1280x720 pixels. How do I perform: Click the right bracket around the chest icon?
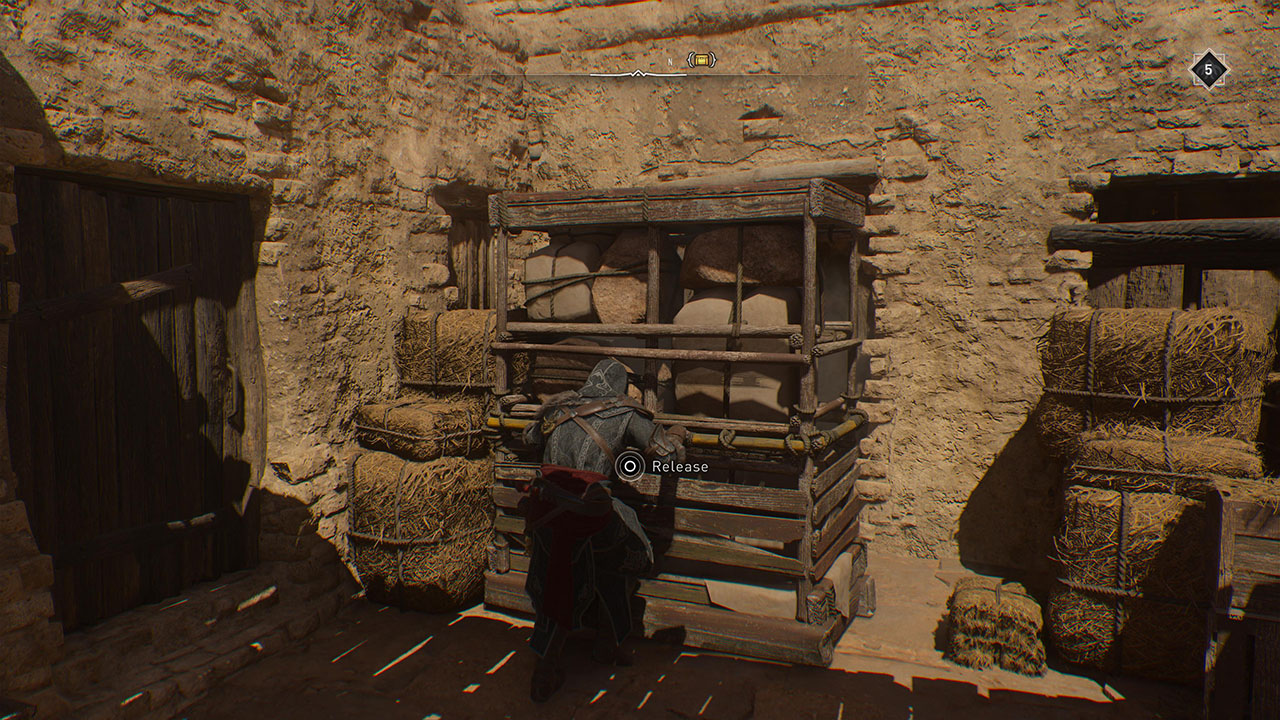(x=714, y=60)
